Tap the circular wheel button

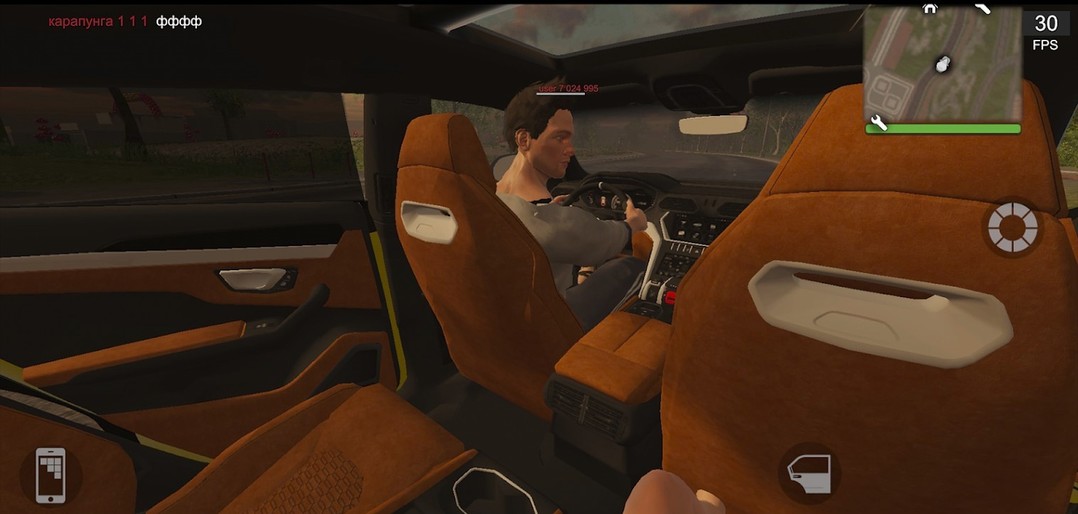click(x=1012, y=228)
